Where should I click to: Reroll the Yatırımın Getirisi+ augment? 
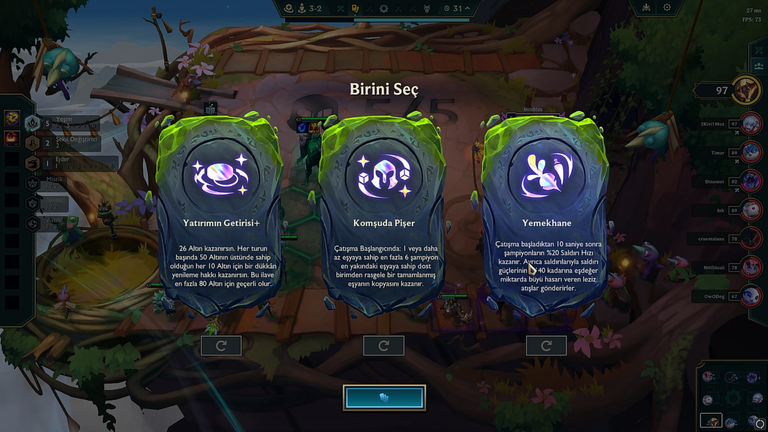221,346
